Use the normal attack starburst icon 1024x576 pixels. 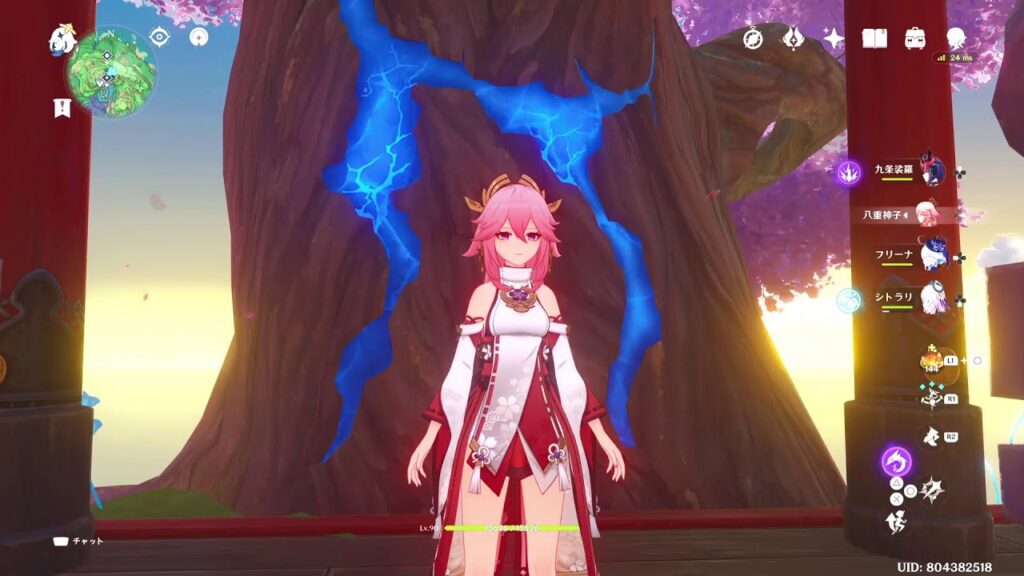click(931, 490)
